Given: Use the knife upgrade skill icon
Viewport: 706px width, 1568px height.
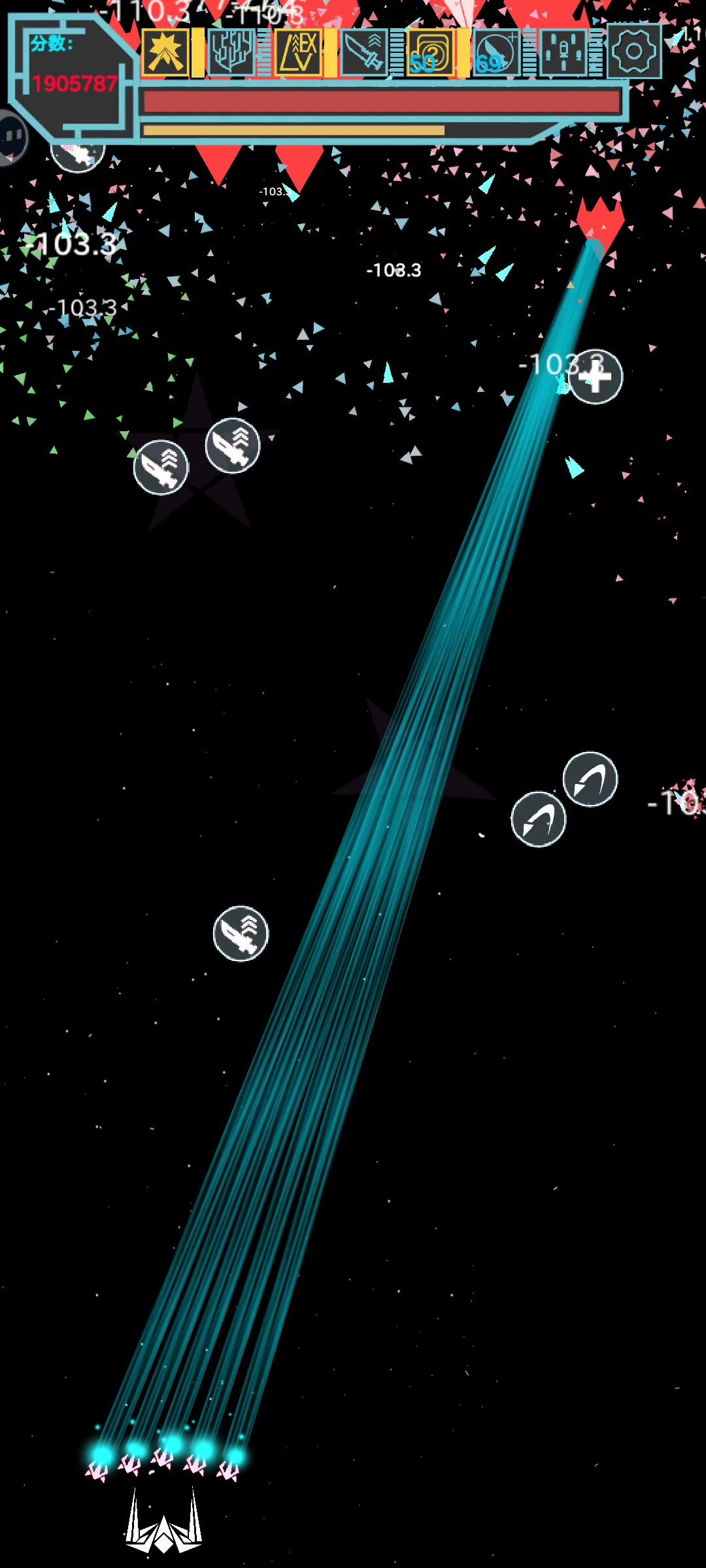Looking at the screenshot, I should [364, 52].
